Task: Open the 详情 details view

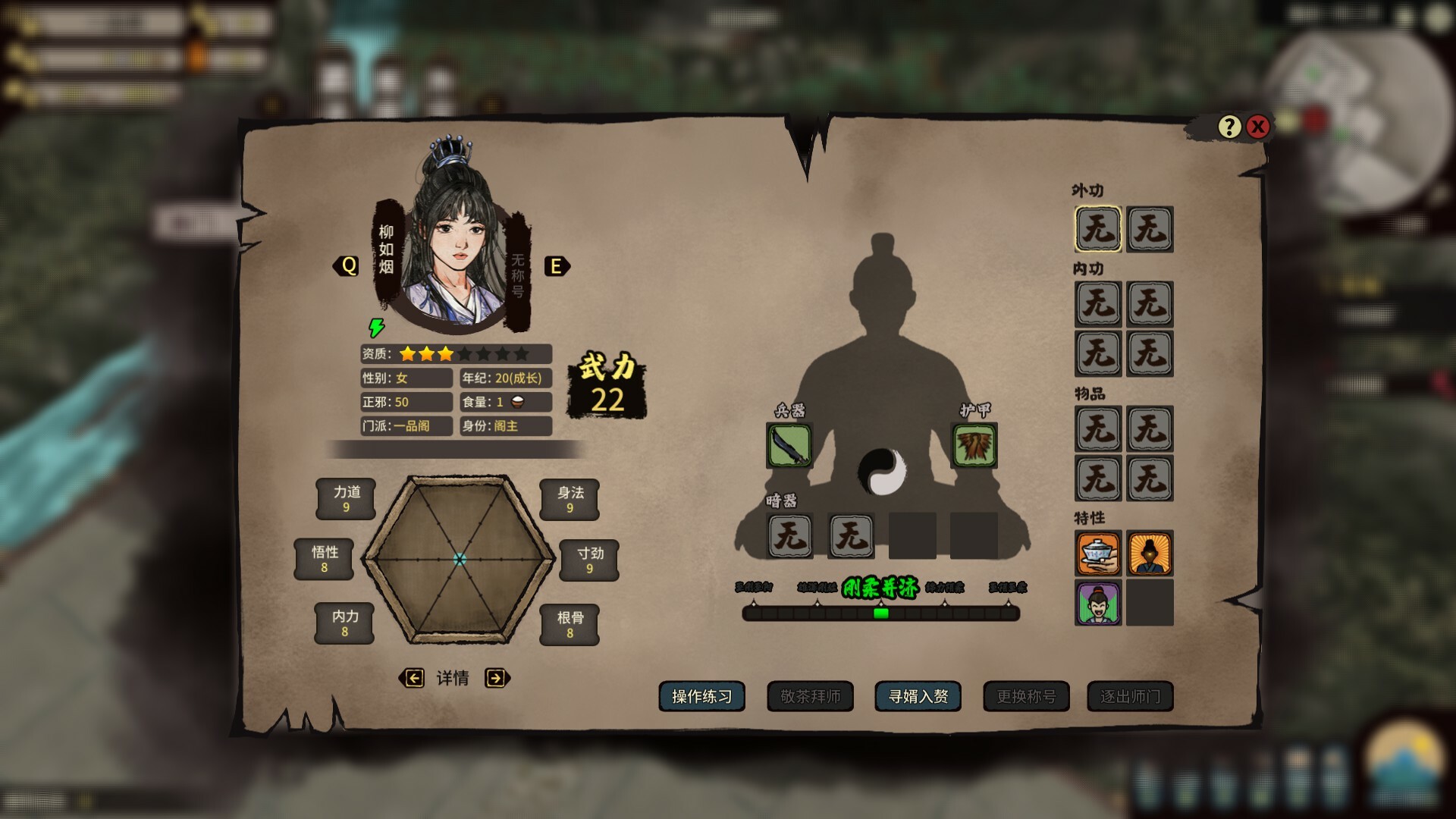Action: [x=453, y=679]
